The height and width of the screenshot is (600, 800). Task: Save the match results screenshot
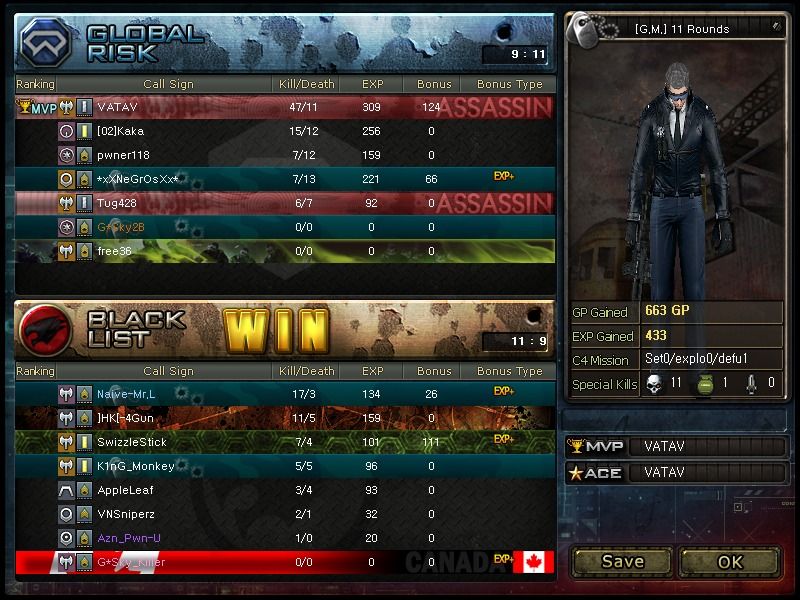pyautogui.click(x=622, y=561)
